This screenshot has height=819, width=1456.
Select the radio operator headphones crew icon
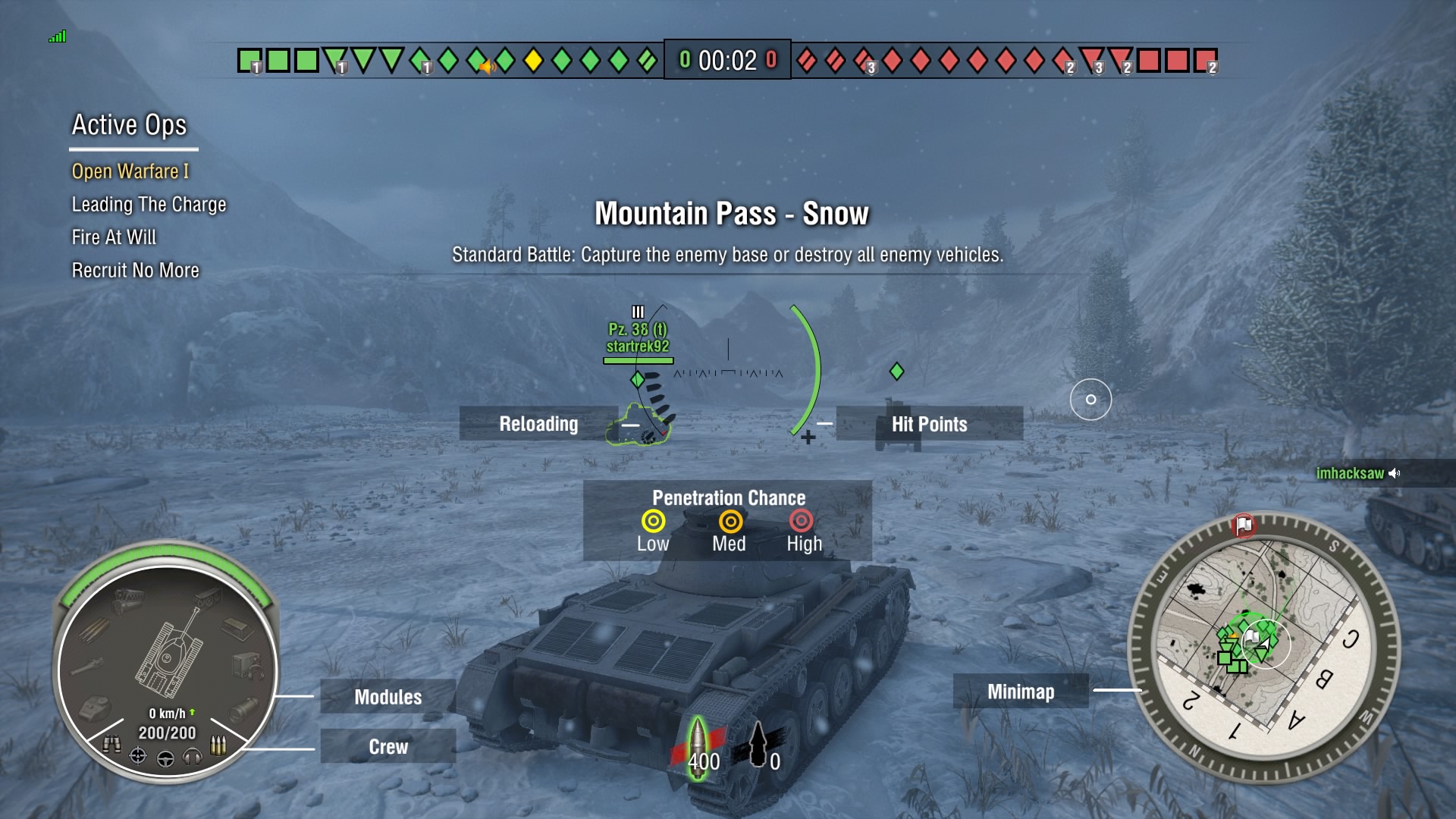pyautogui.click(x=193, y=755)
